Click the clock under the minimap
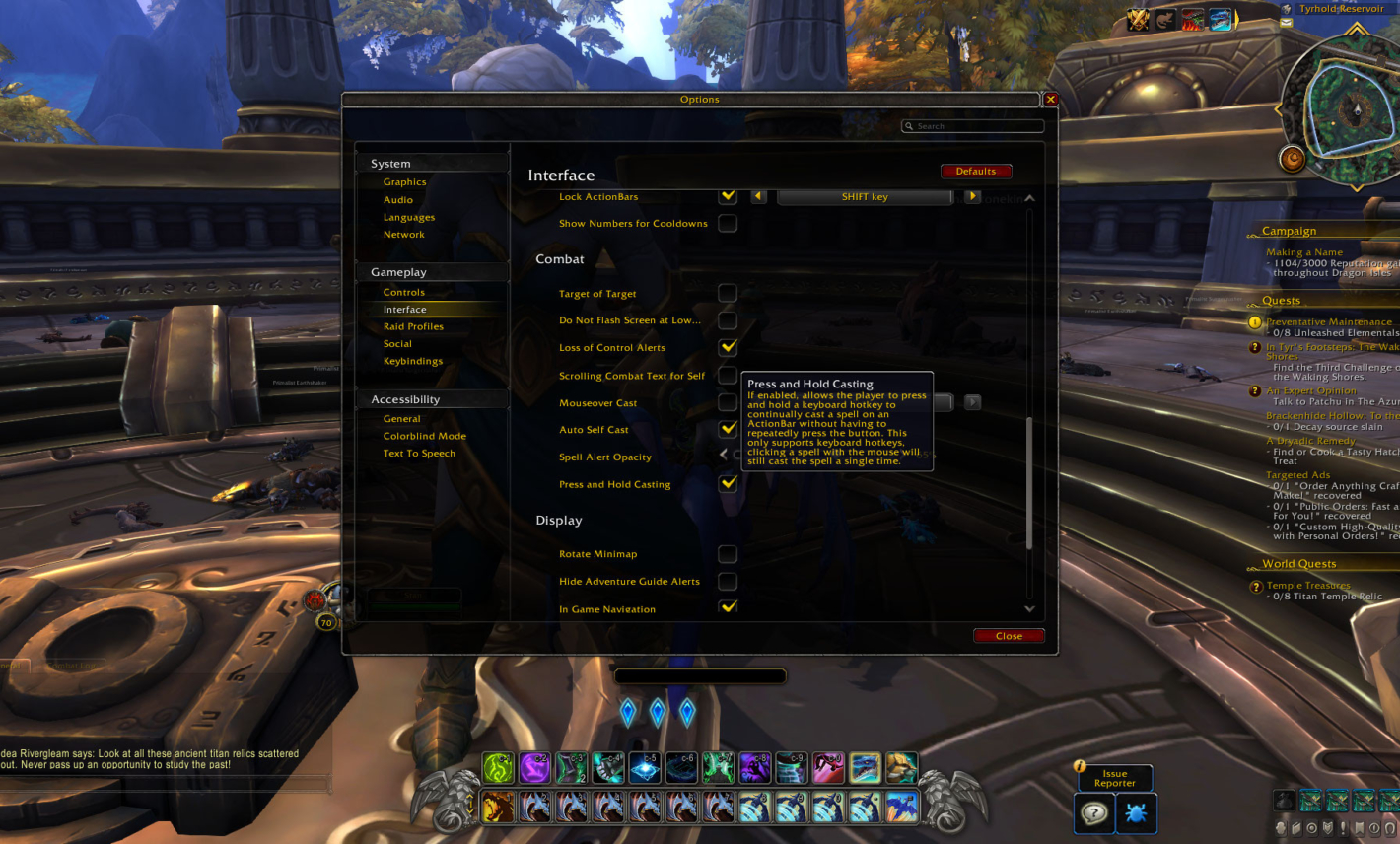This screenshot has width=1400, height=844. [x=1293, y=159]
